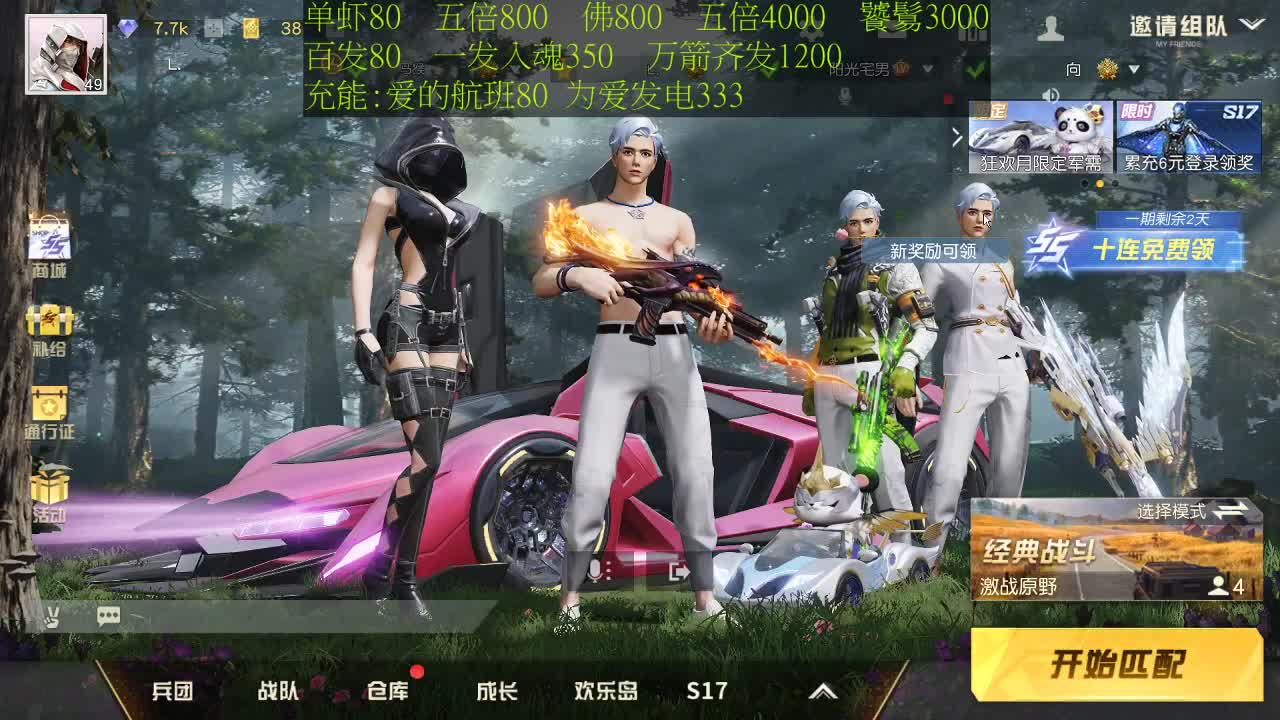View diamond balance showing 7.7k
This screenshot has width=1280, height=720.
[x=150, y=28]
